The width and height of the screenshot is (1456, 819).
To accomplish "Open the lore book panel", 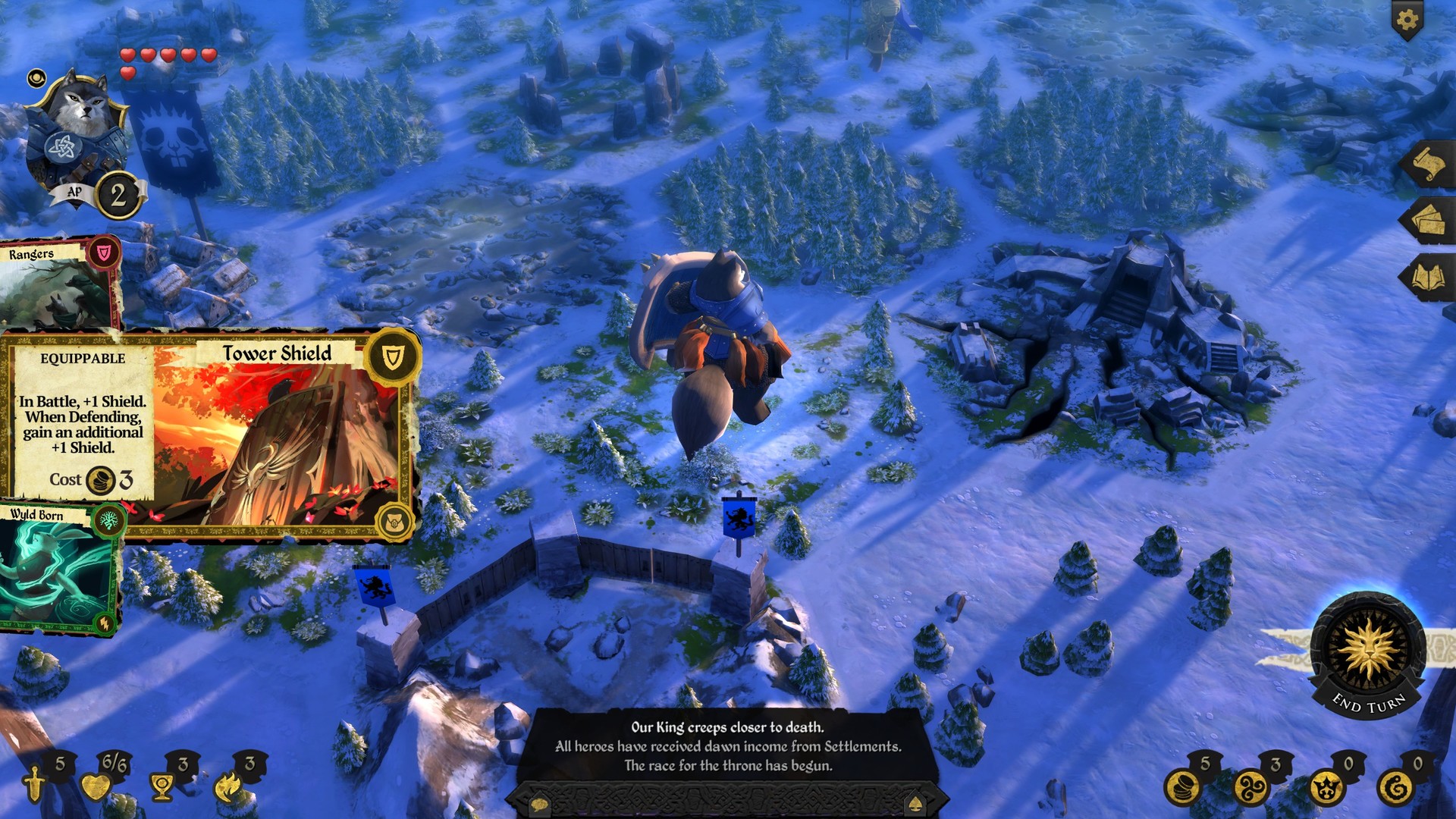I will pos(1429,275).
